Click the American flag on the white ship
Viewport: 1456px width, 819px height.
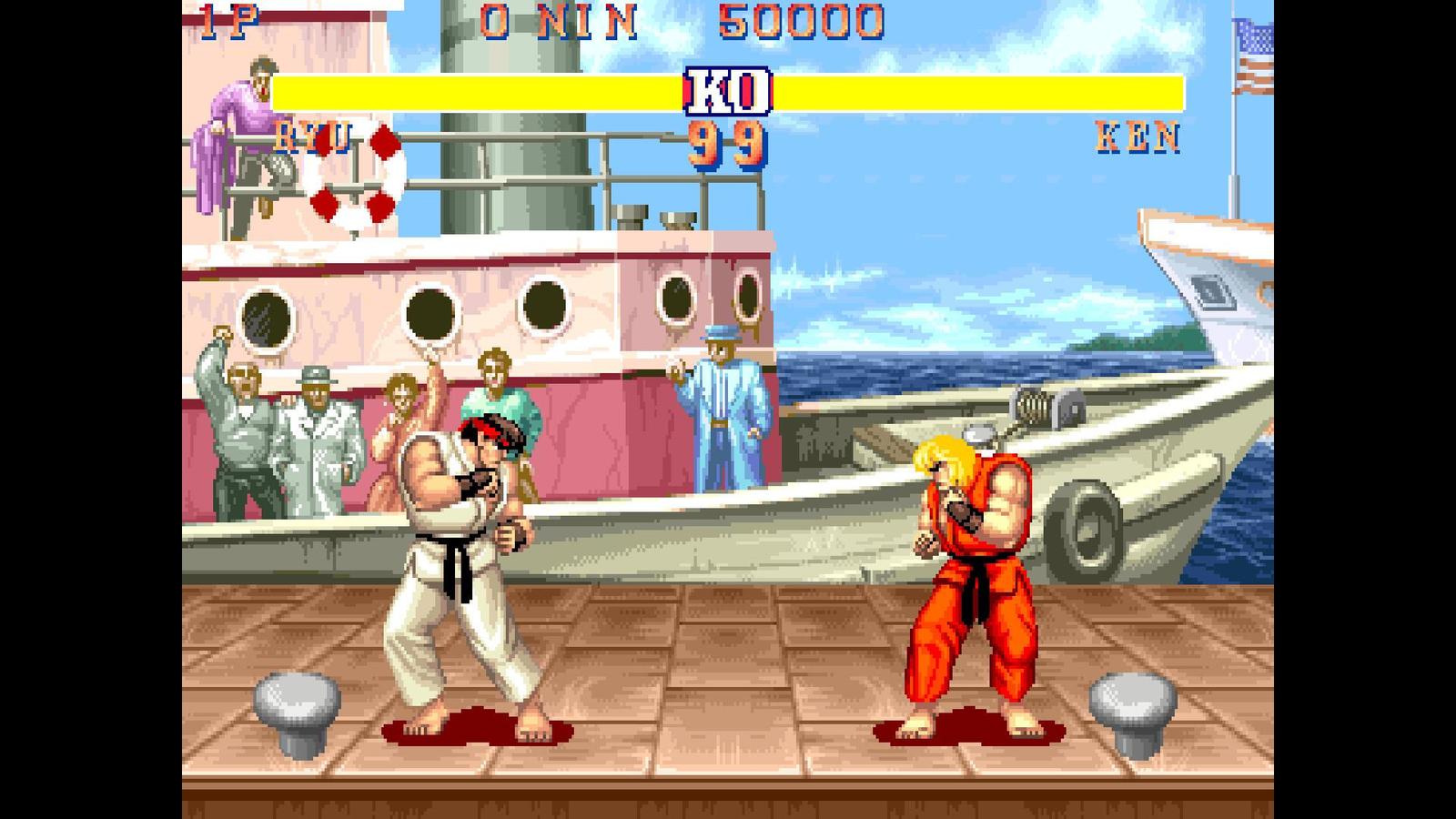coord(1250,55)
